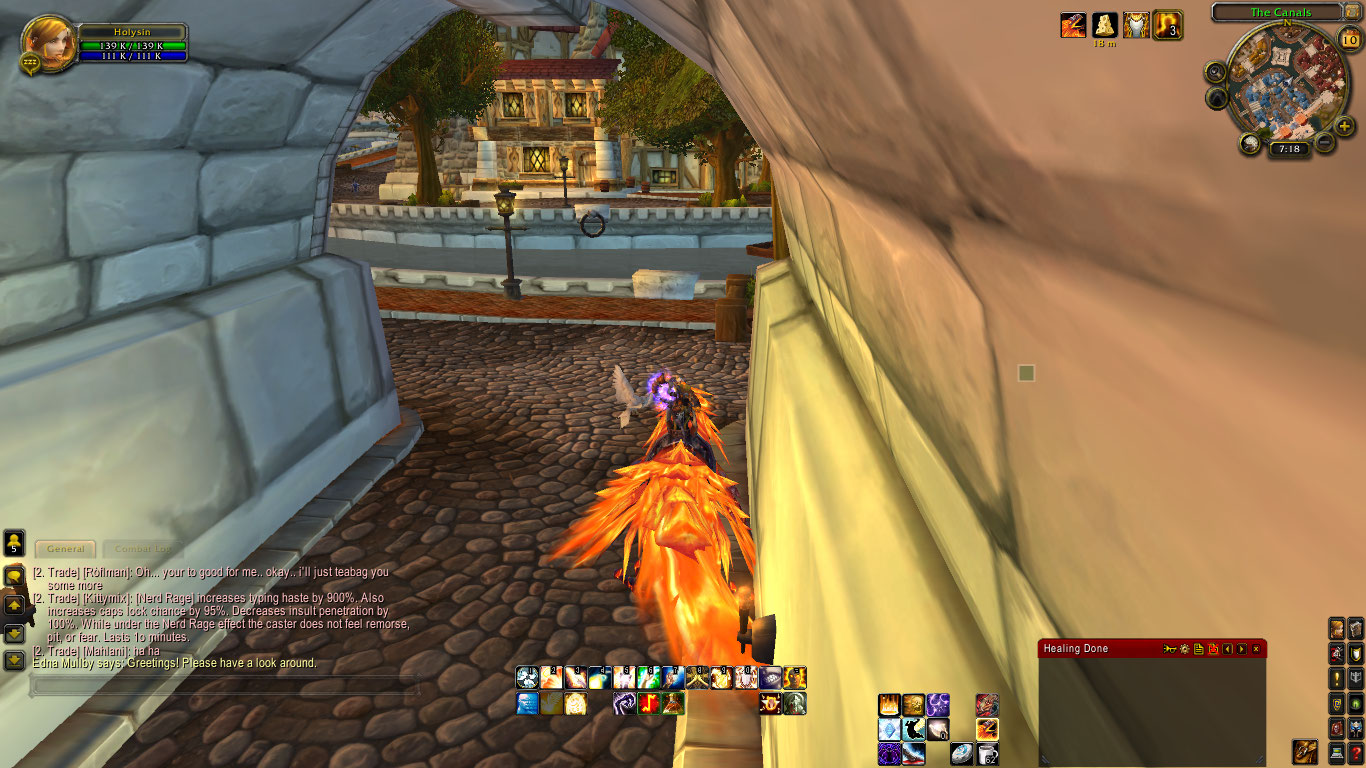The width and height of the screenshot is (1366, 768).
Task: Use the coffee mug item with 62 count
Action: (987, 753)
